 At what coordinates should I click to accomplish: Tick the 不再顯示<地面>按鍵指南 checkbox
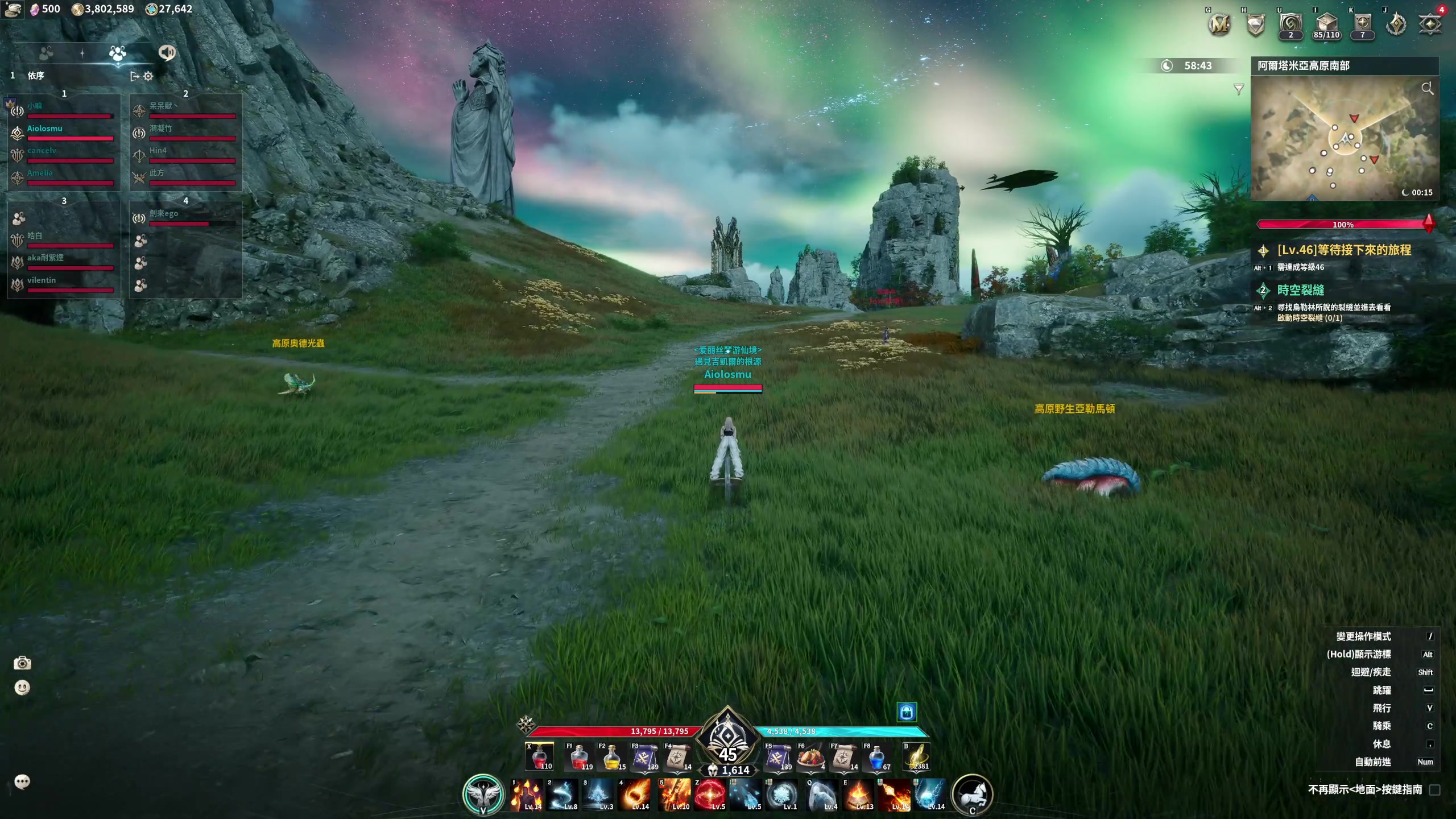click(1434, 790)
